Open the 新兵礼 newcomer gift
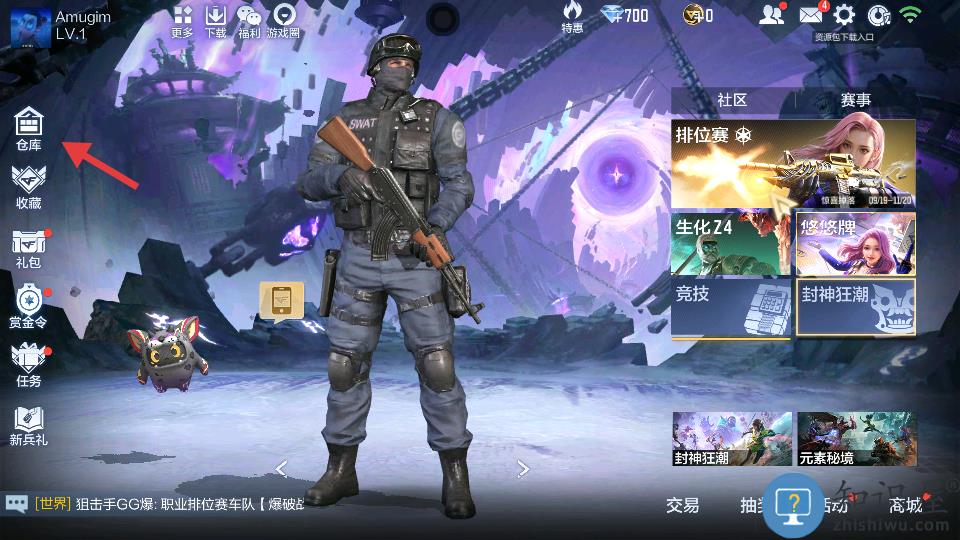The width and height of the screenshot is (960, 540). point(28,424)
